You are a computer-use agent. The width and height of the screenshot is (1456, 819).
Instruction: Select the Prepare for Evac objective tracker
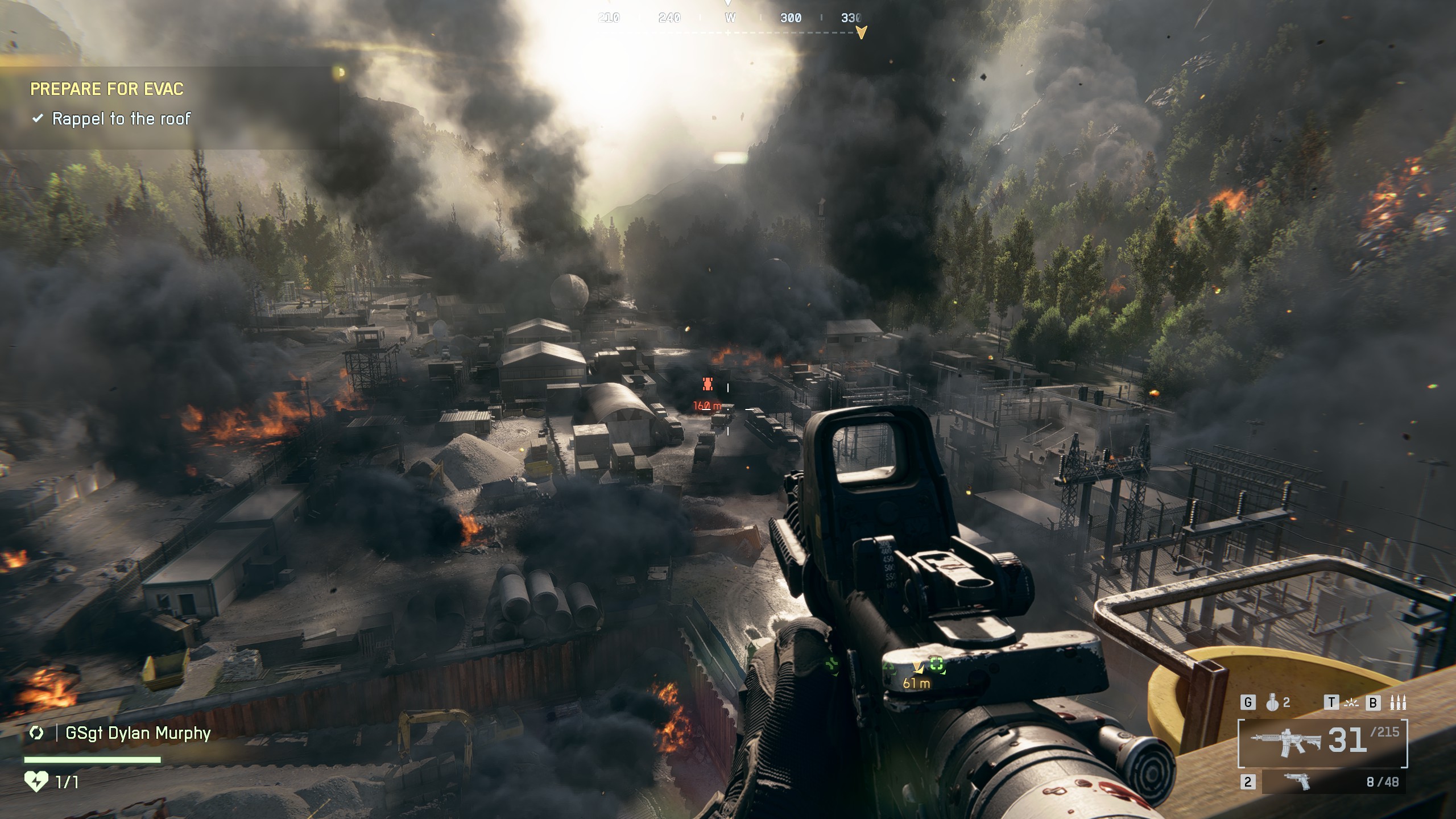(107, 89)
